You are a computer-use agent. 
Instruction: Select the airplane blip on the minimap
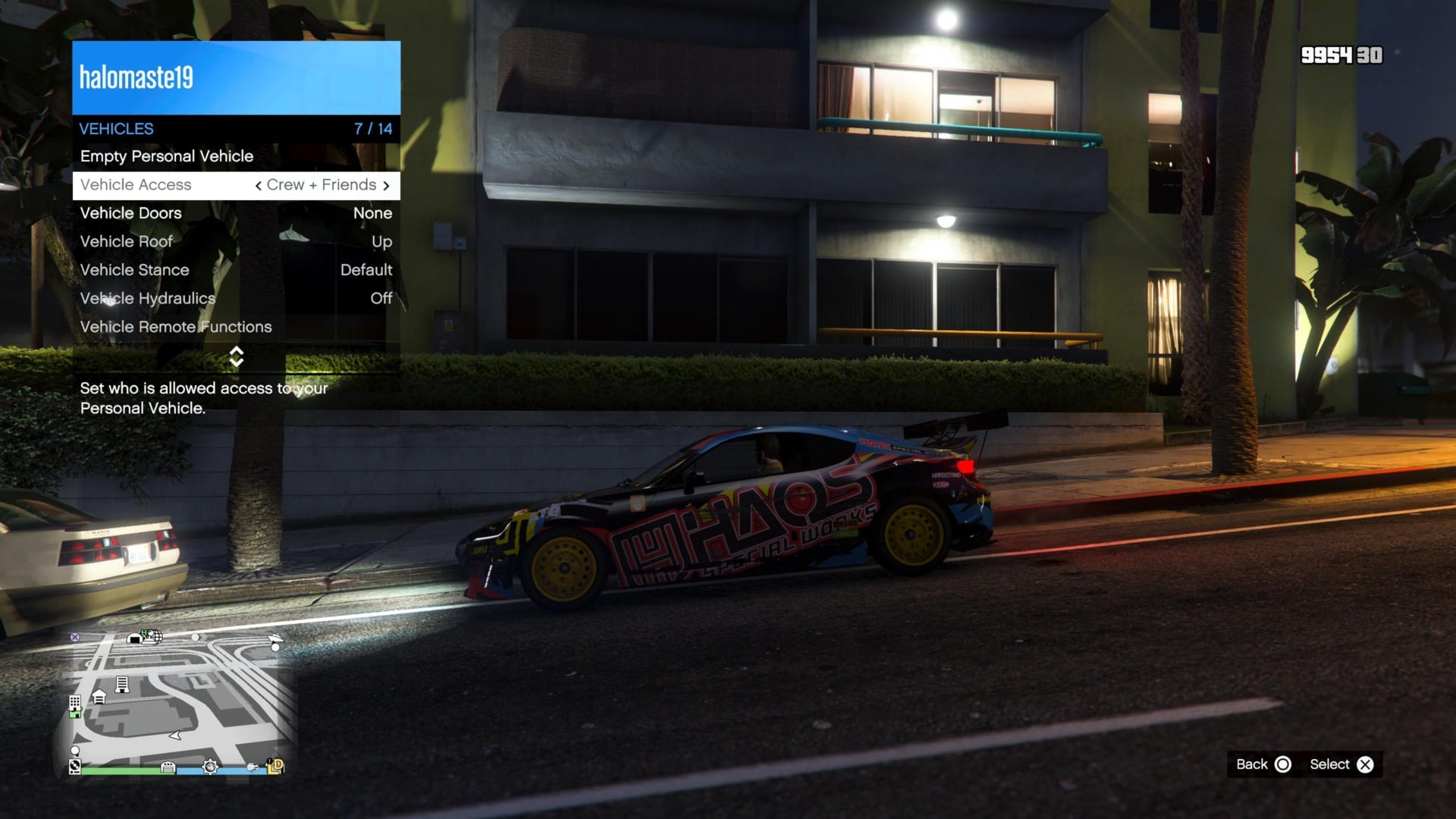(x=275, y=639)
